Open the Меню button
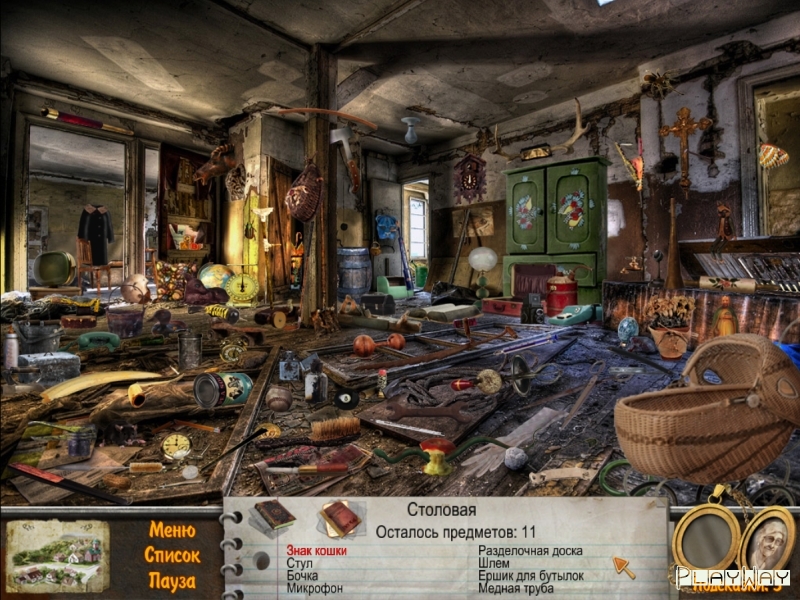The height and width of the screenshot is (600, 800). 172,530
